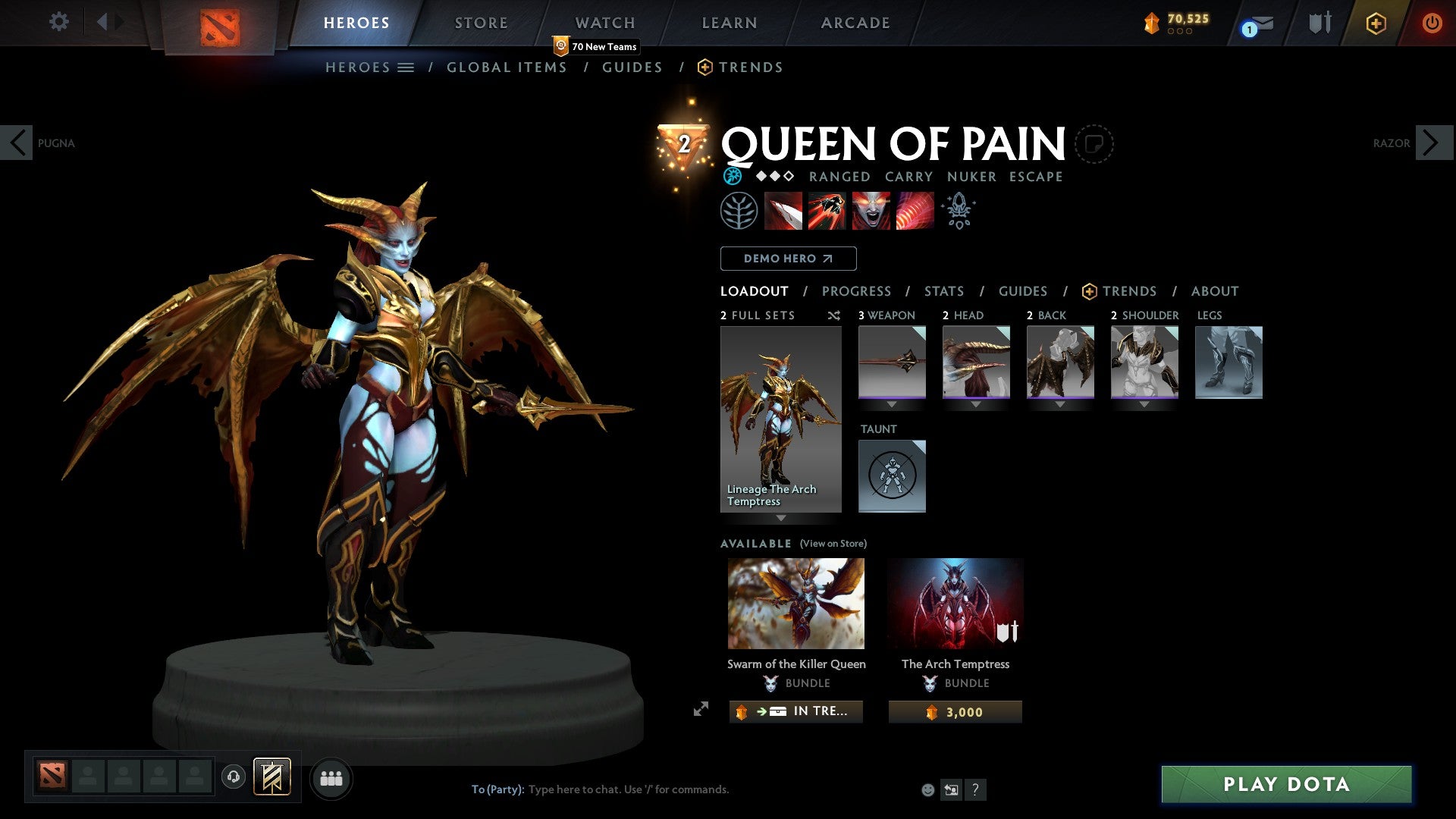
Task: Expand the Lineage The Arch Temptress set arrow
Action: point(781,518)
